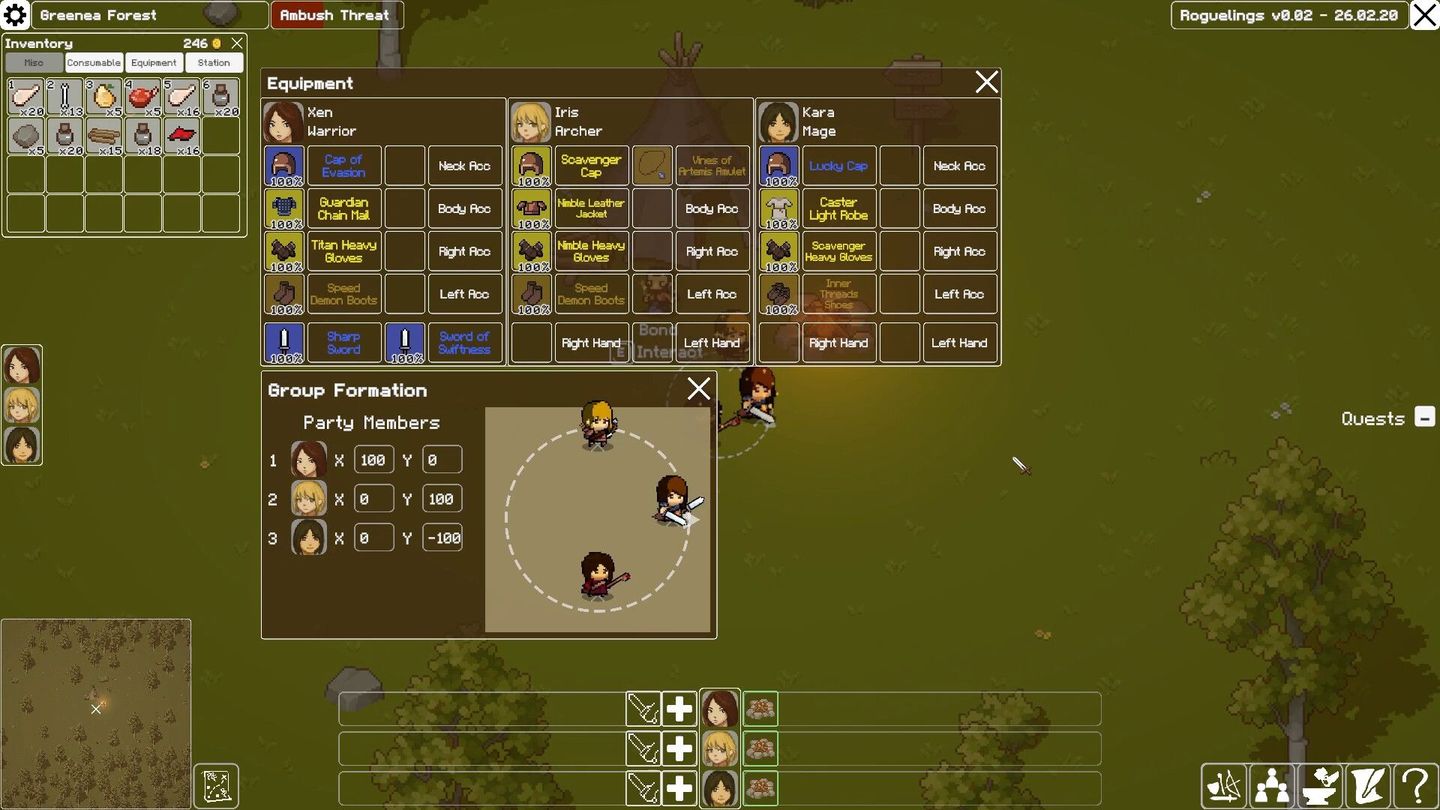Viewport: 1440px width, 810px height.
Task: Select the sword attack icon in Xen's action bar
Action: point(645,708)
